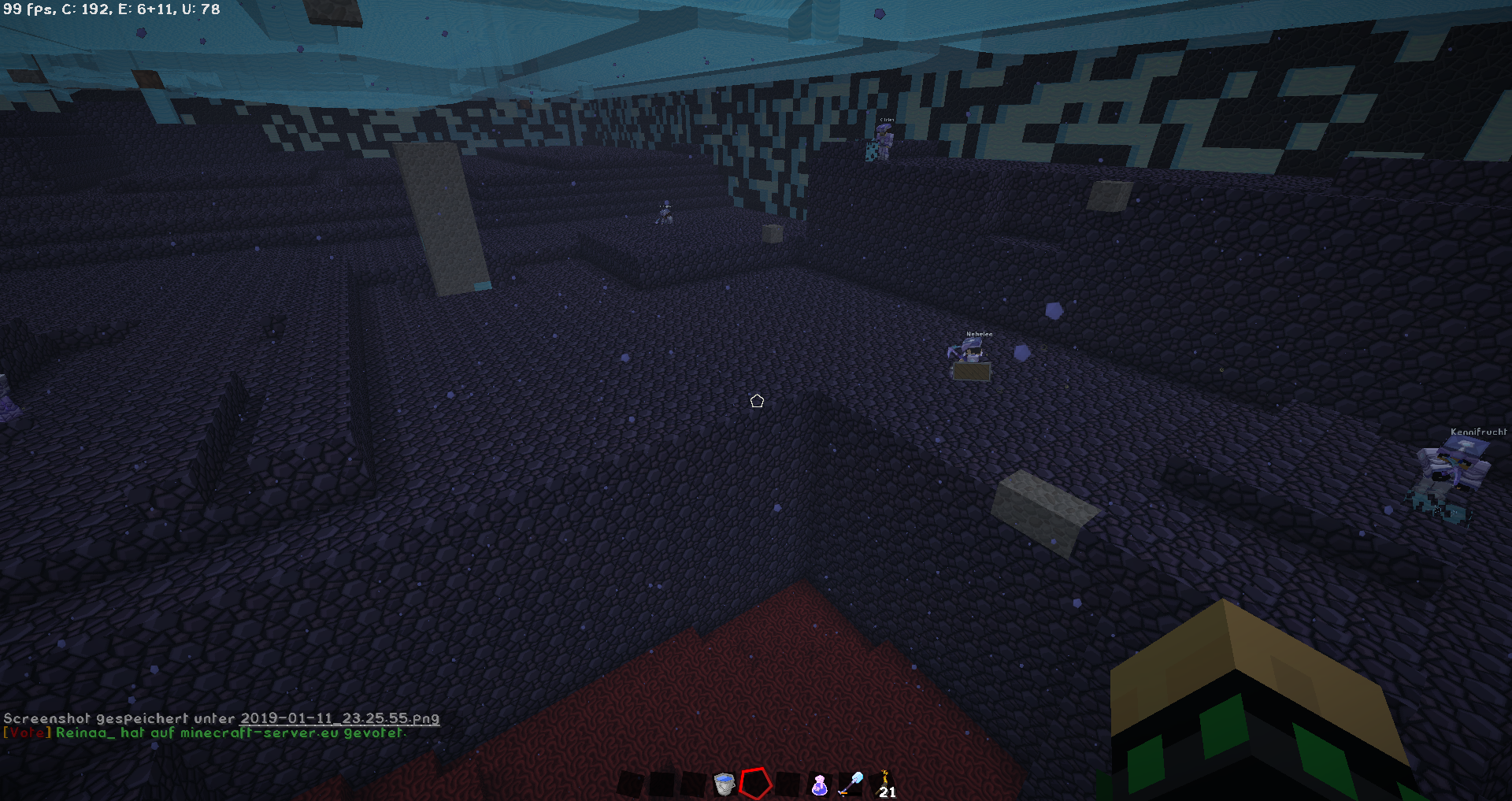Select the water bucket hotbar slot

[724, 784]
